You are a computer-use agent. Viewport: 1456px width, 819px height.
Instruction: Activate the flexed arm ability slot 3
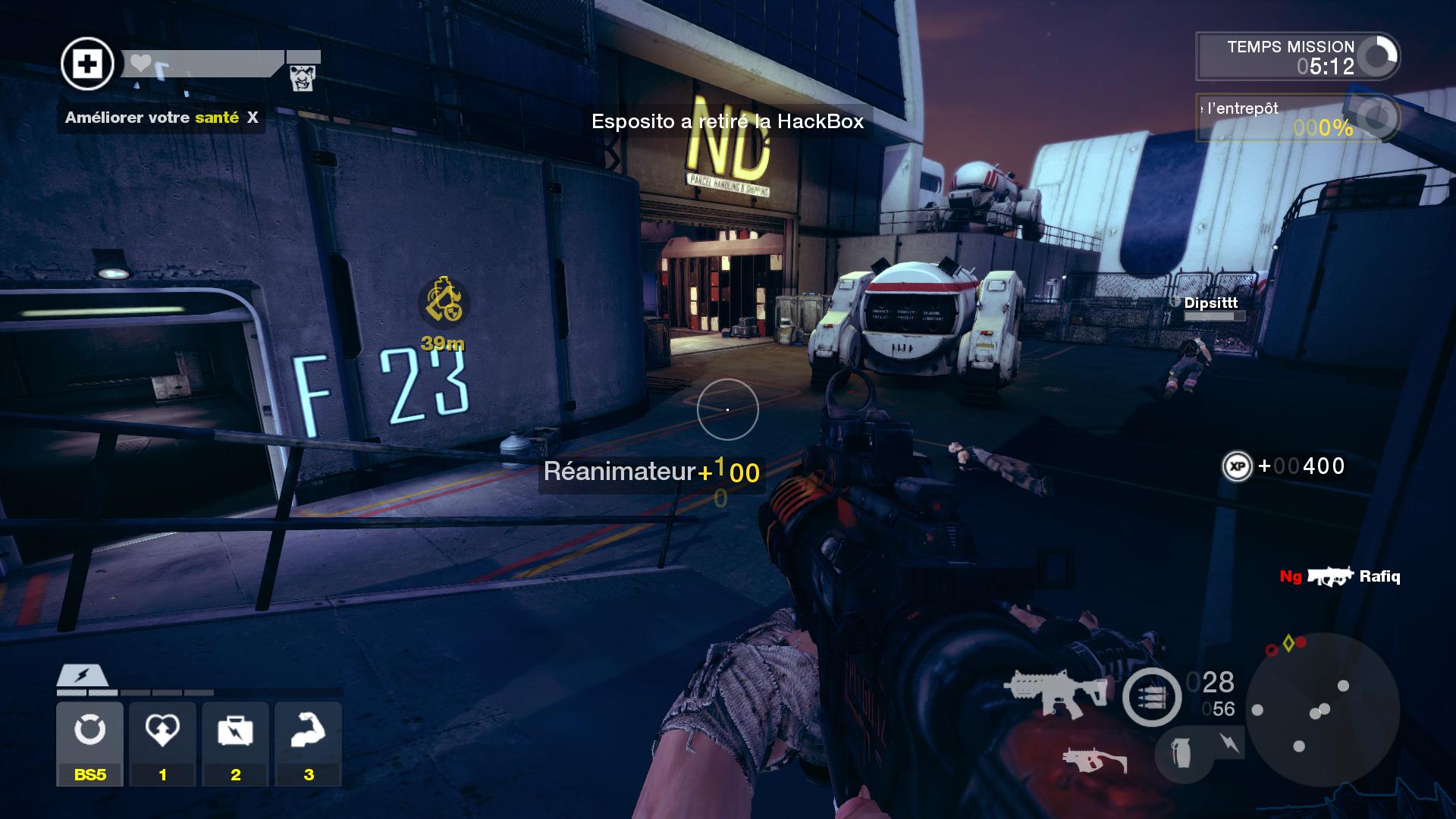pyautogui.click(x=308, y=743)
